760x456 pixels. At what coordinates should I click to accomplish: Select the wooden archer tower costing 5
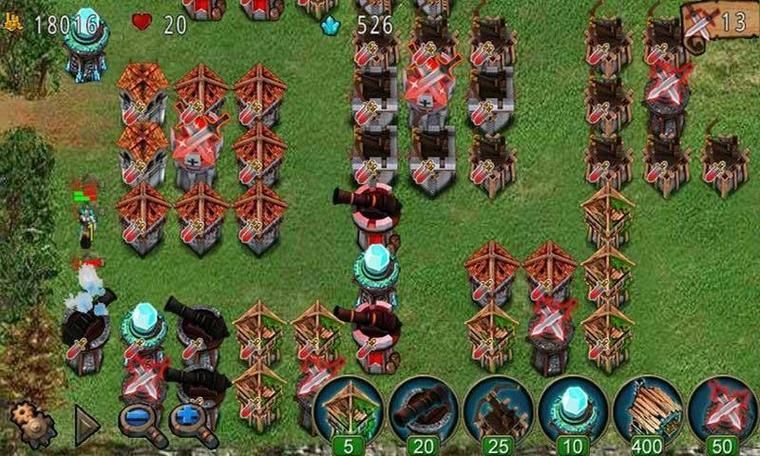click(346, 408)
